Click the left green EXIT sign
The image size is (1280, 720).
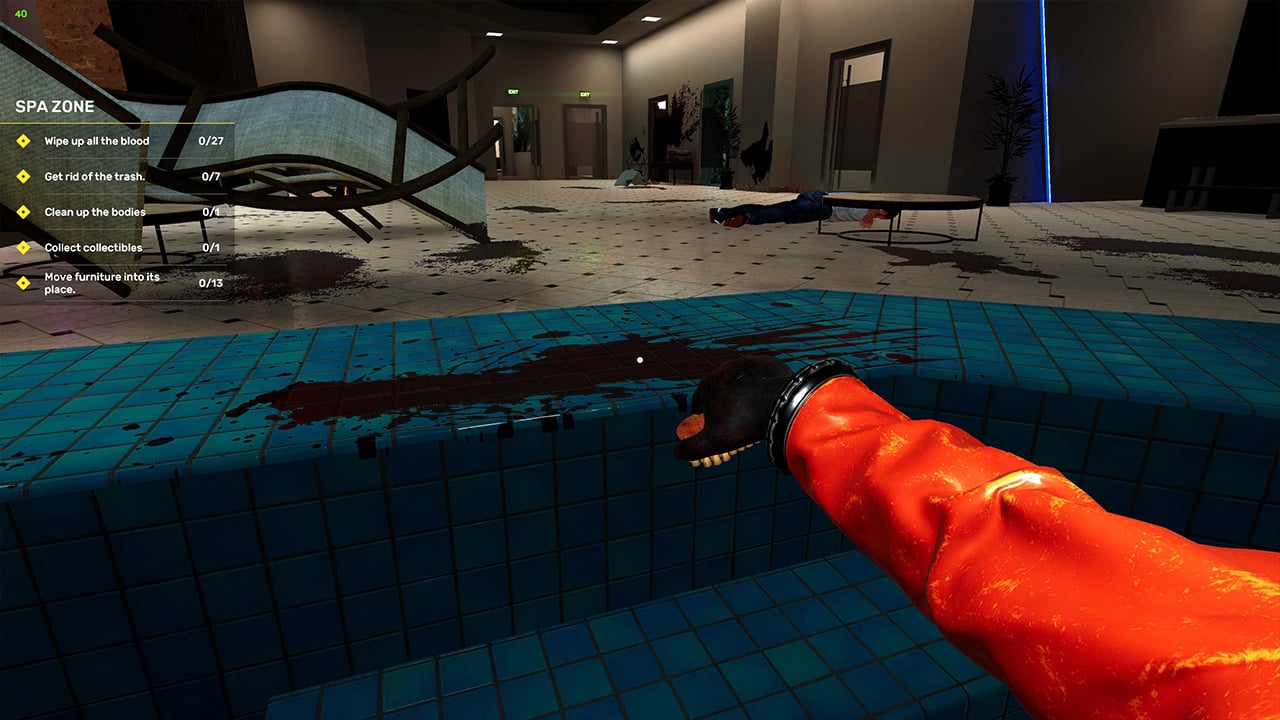pyautogui.click(x=513, y=92)
